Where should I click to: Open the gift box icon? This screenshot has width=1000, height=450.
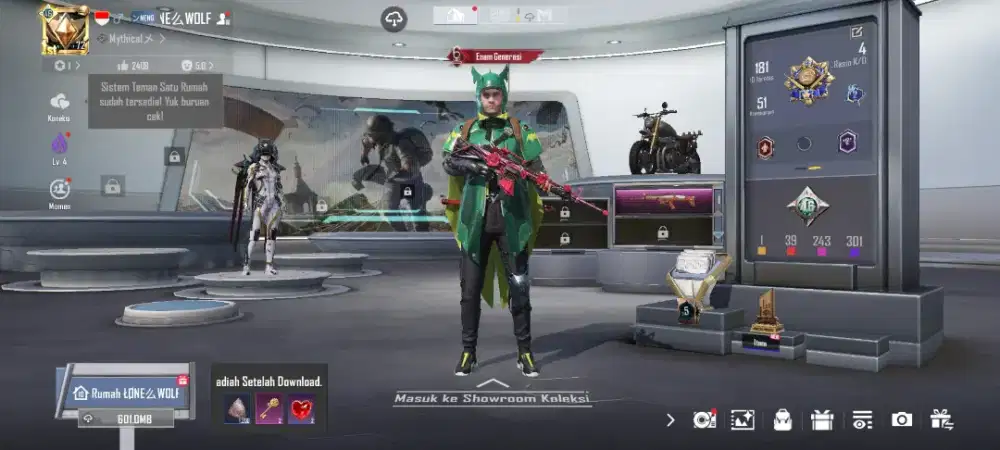click(822, 420)
